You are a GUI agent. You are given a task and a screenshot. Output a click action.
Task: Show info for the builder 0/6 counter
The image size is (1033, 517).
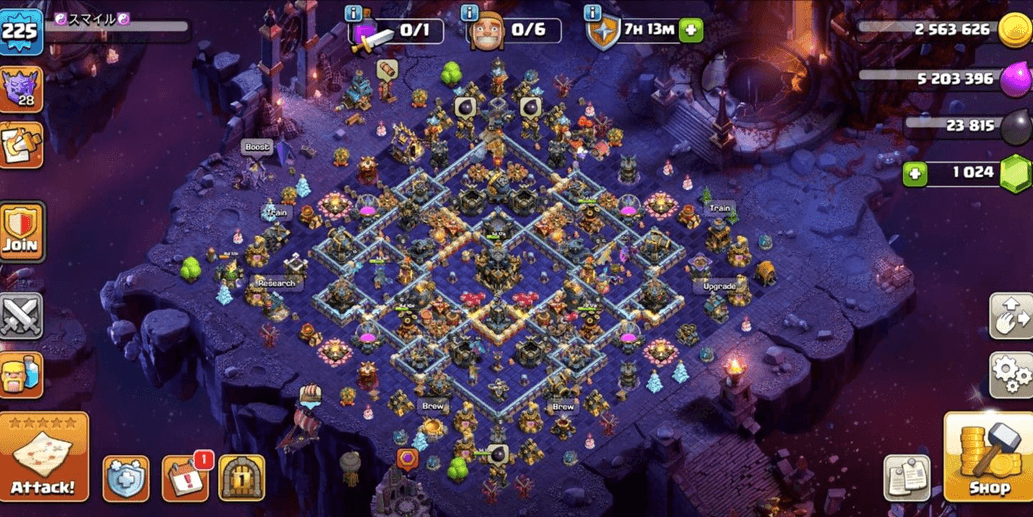[x=470, y=13]
